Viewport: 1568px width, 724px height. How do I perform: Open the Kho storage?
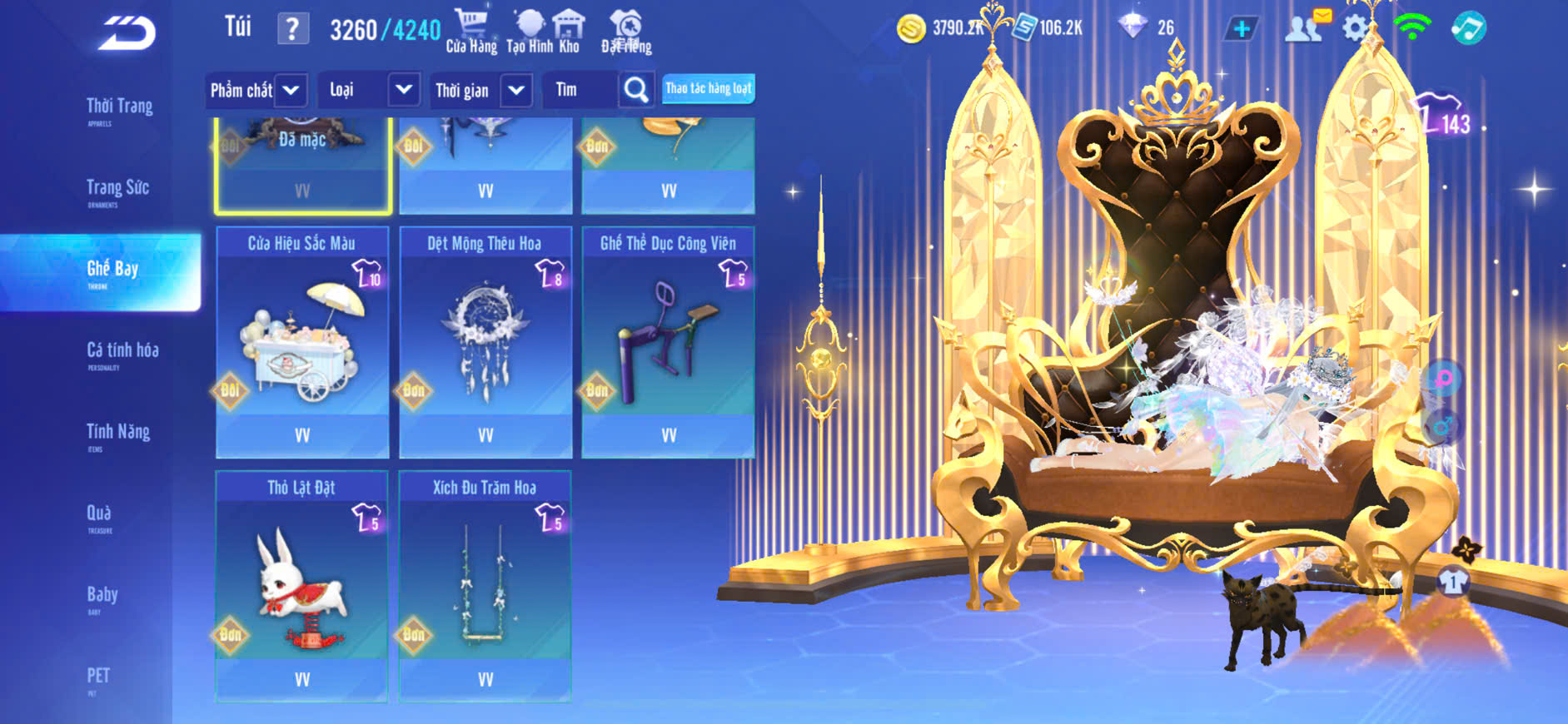[569, 31]
